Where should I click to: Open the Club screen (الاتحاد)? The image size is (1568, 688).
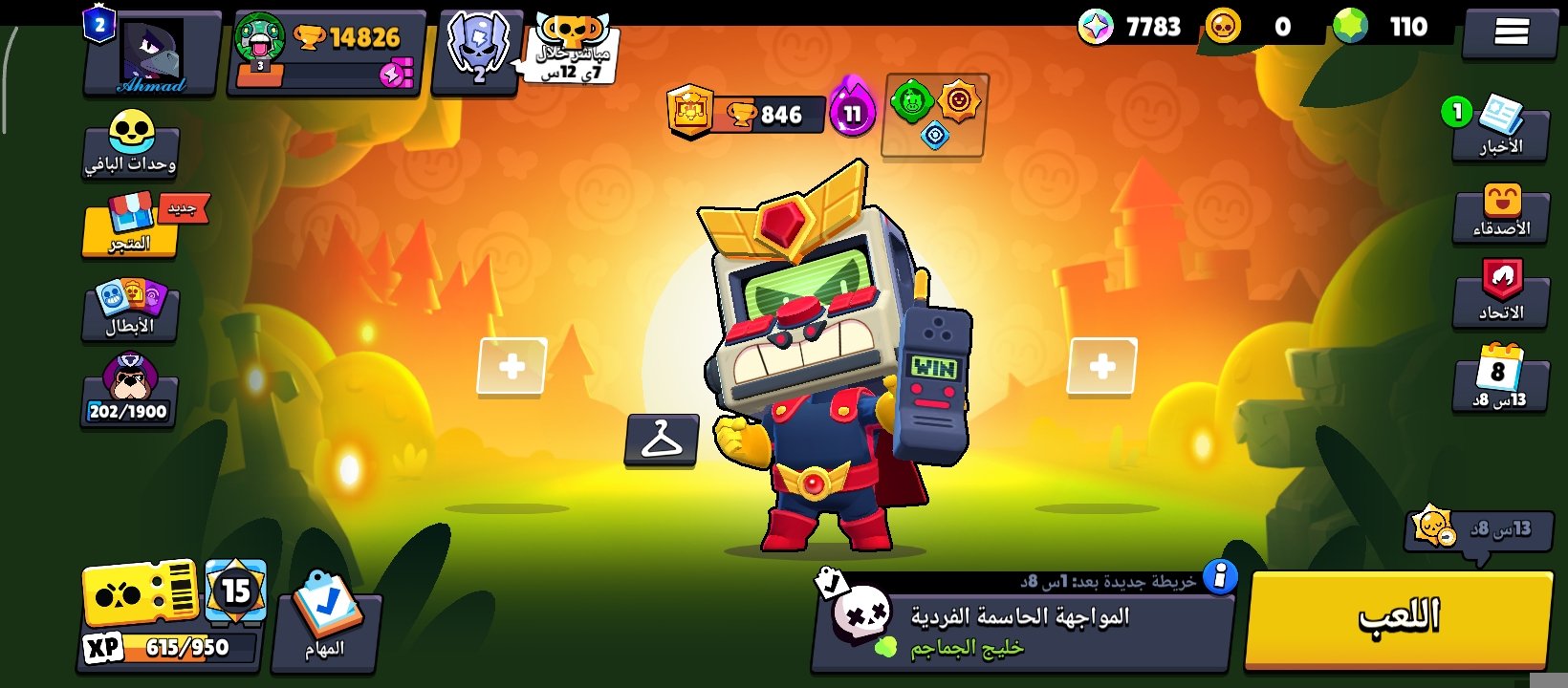click(x=1502, y=296)
